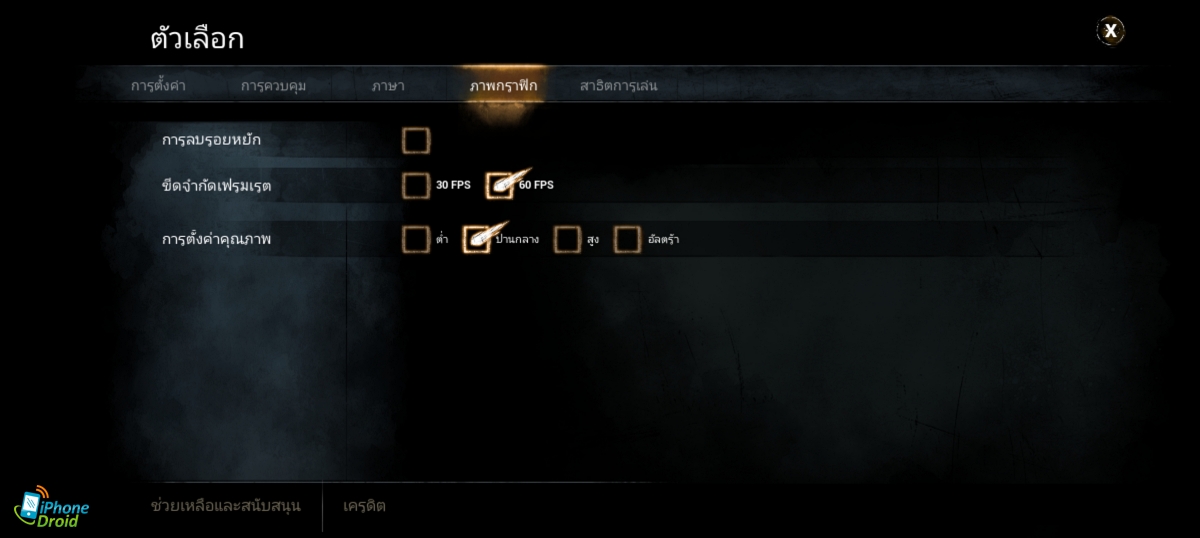Screen dimensions: 1200x538
Task: Set quality to สูง
Action: (x=567, y=239)
